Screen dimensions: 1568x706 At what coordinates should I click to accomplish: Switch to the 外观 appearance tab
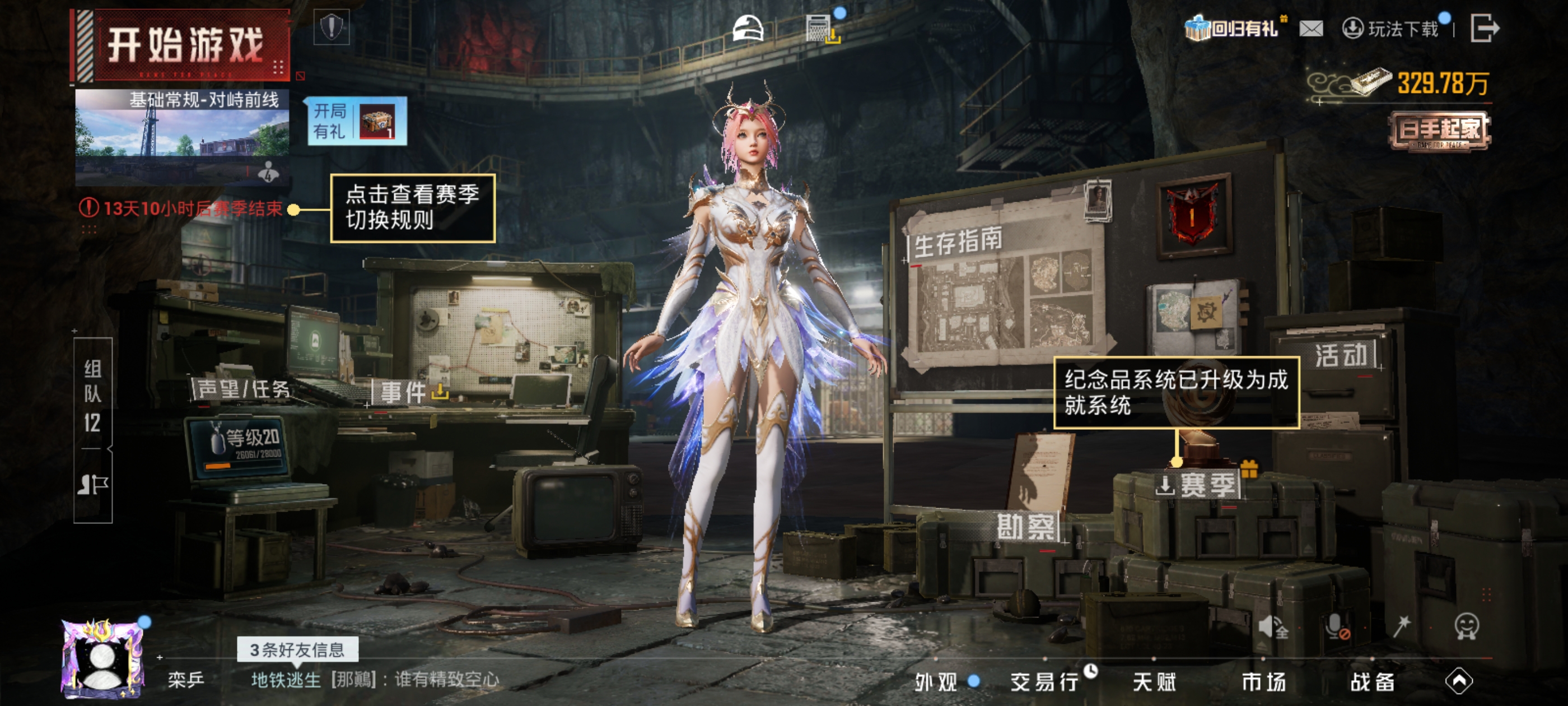coord(936,682)
